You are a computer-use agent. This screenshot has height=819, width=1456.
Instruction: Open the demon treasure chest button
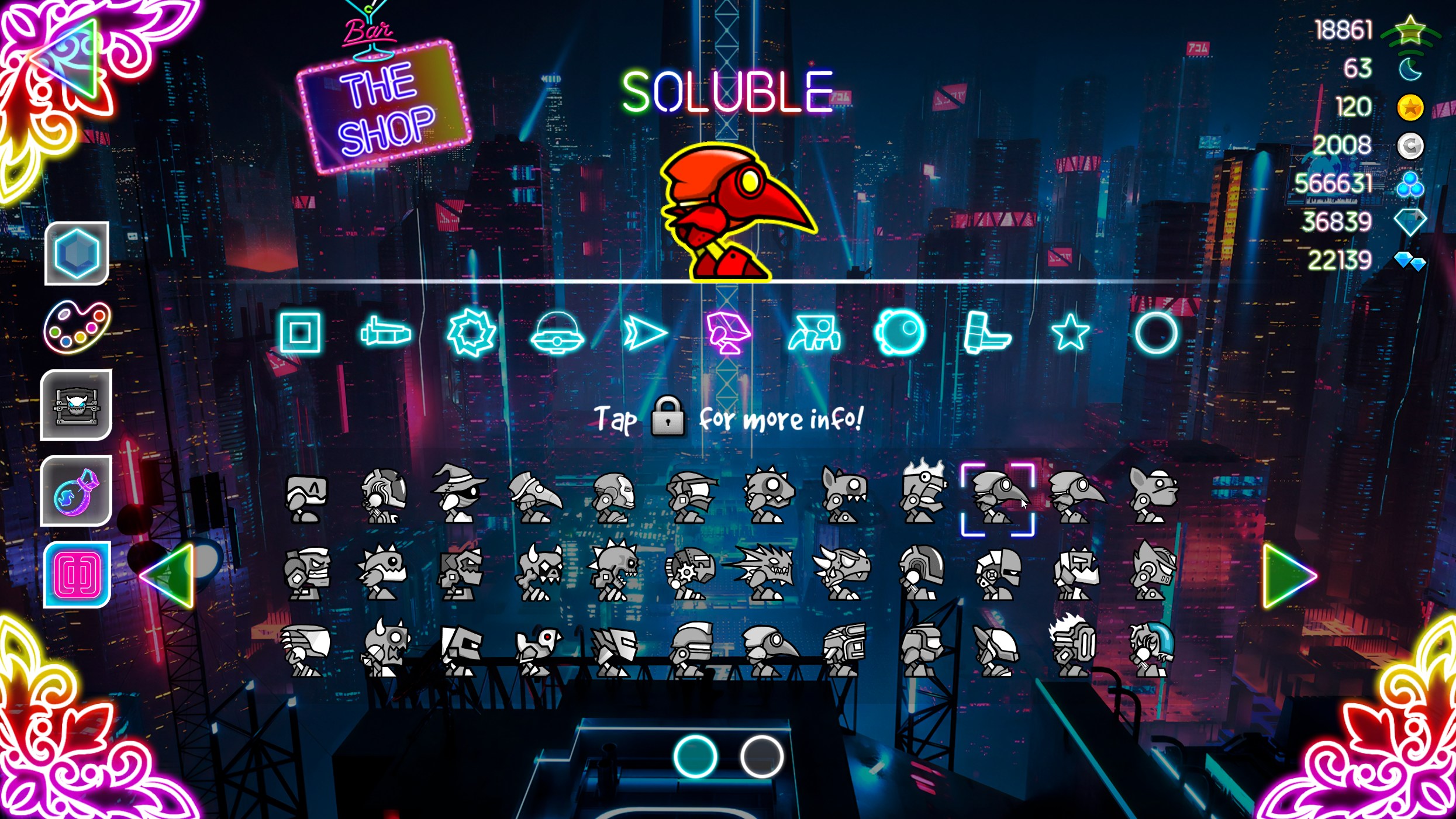(x=76, y=405)
